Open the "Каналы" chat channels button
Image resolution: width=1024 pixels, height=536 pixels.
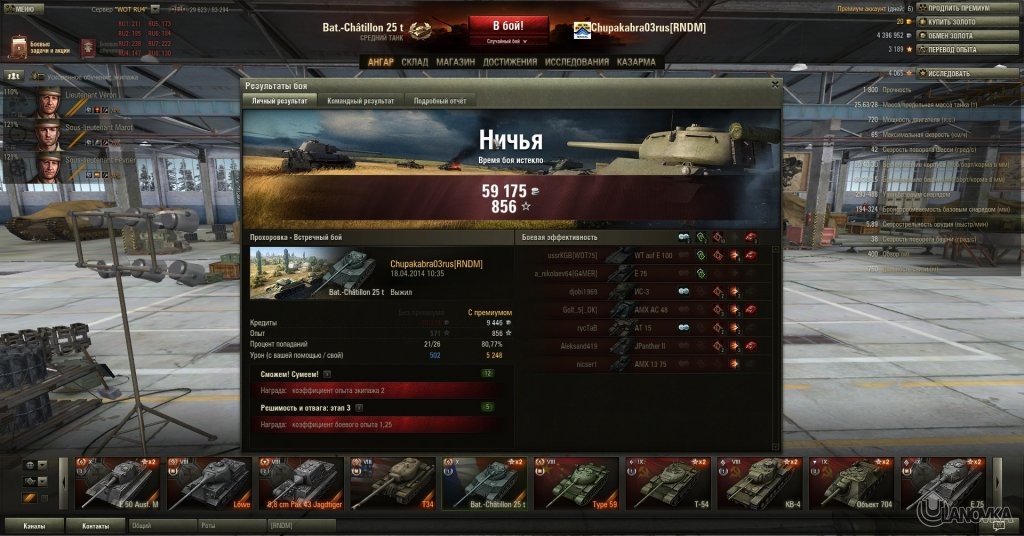33,524
